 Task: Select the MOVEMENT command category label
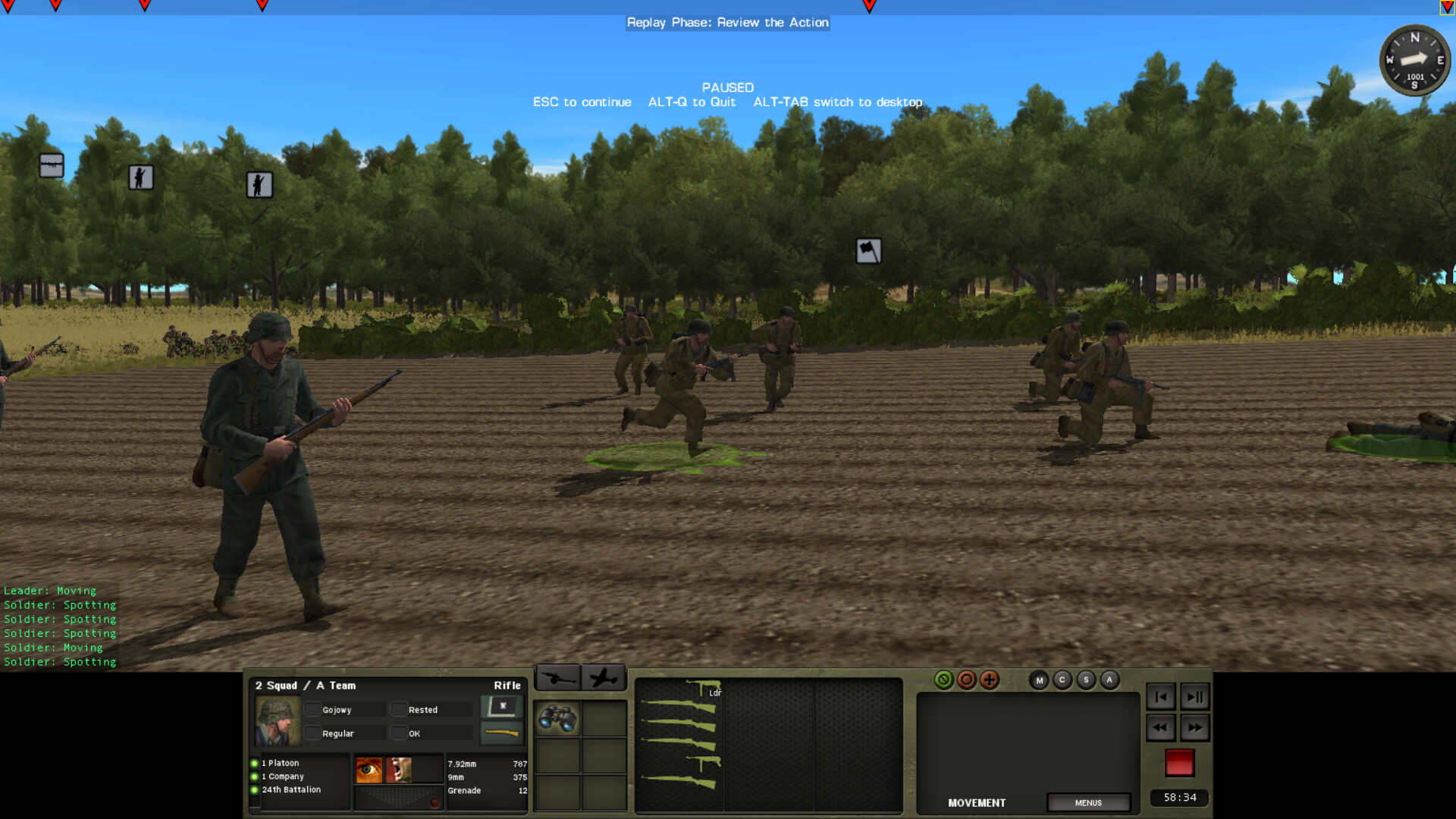point(977,802)
